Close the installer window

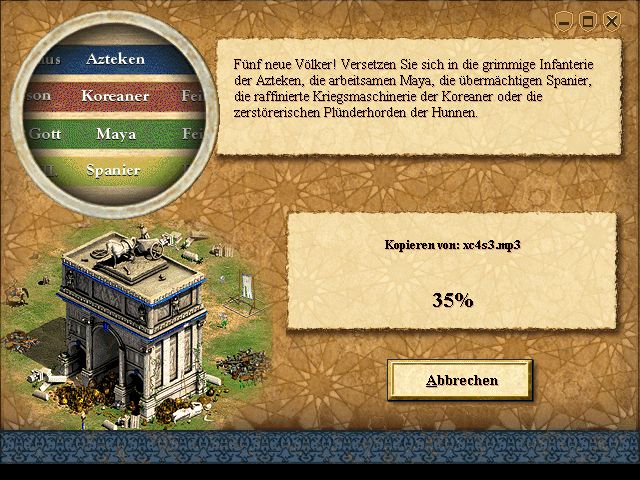pos(611,21)
